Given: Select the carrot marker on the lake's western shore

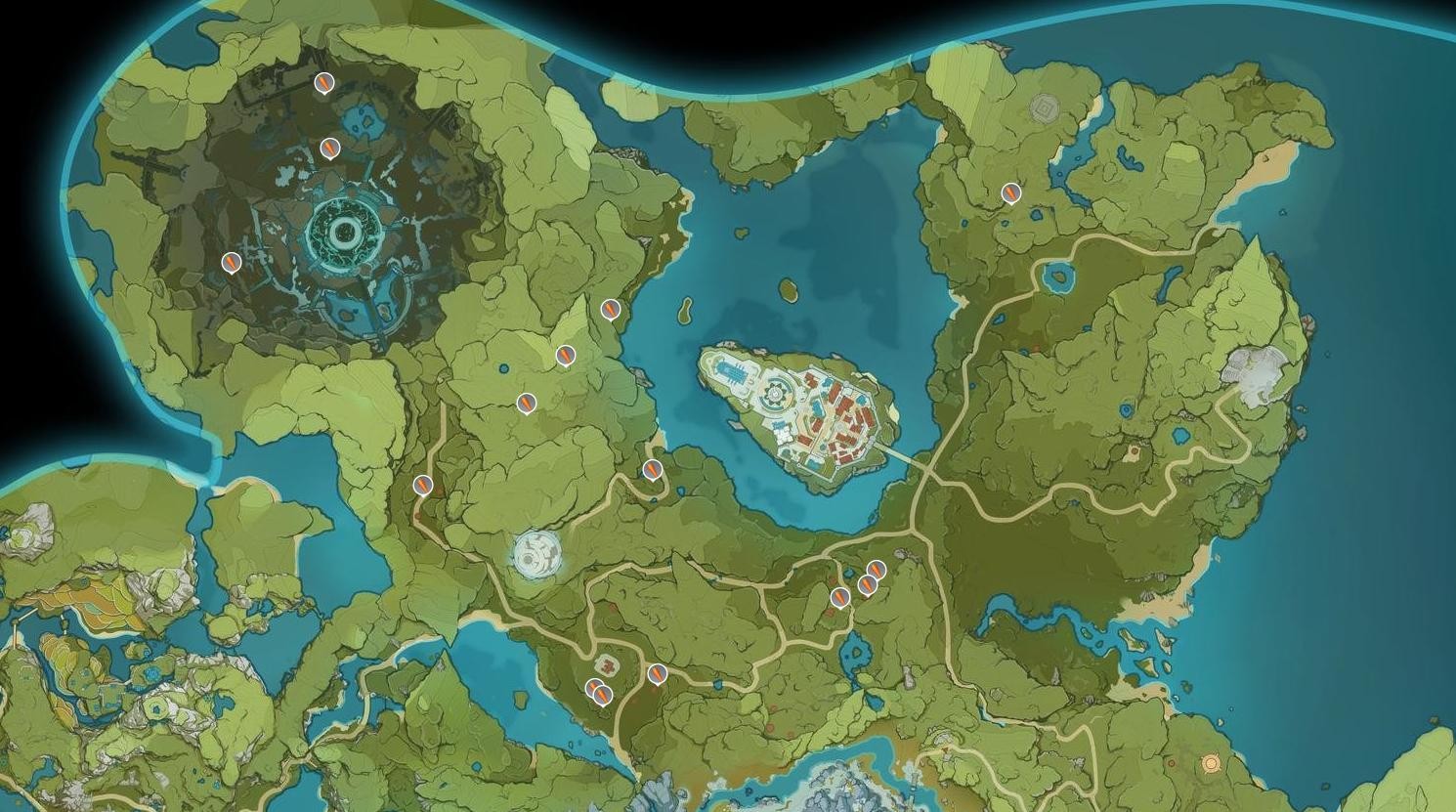Looking at the screenshot, I should [611, 310].
